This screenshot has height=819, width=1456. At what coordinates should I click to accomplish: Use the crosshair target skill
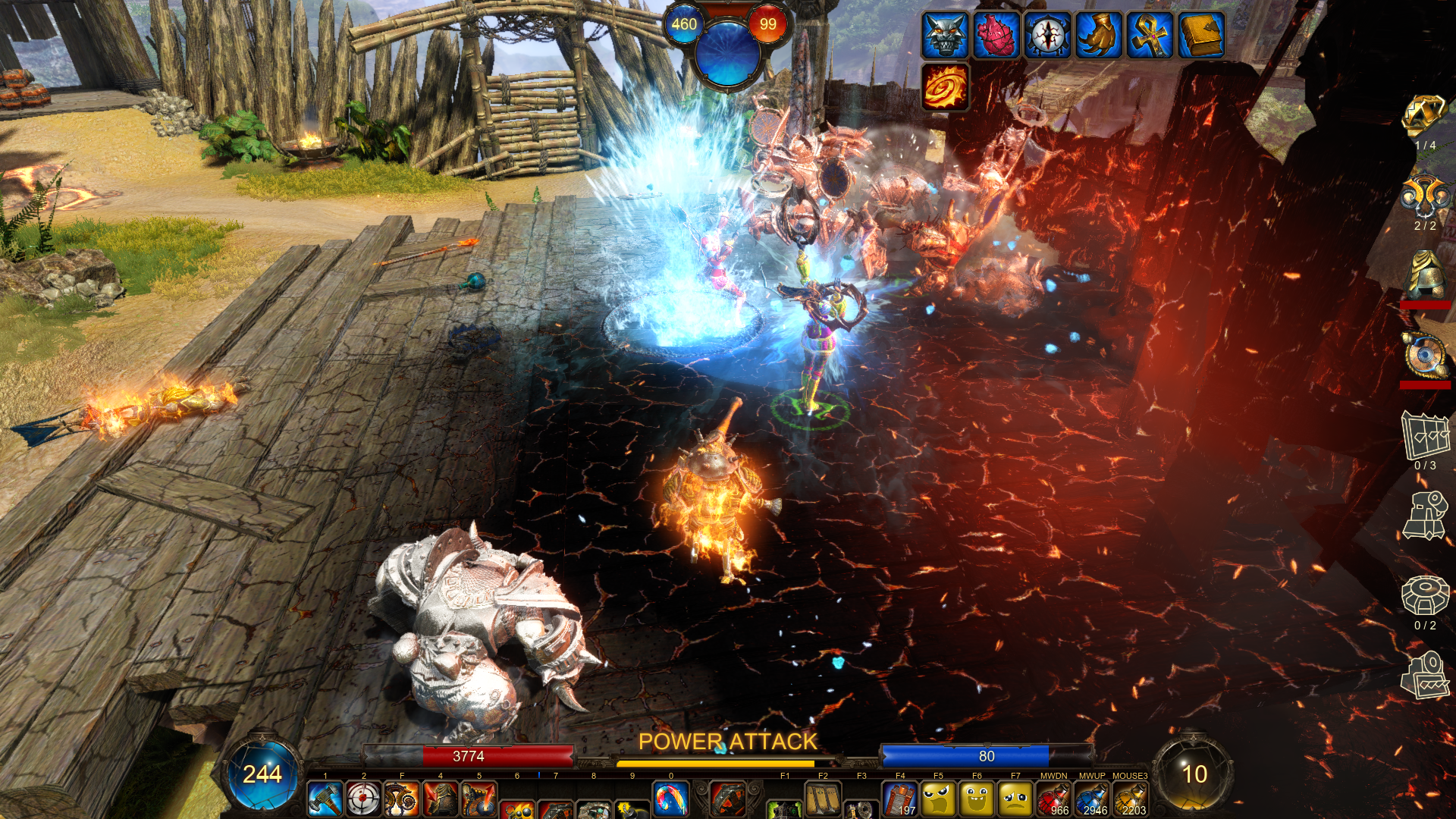click(x=363, y=799)
